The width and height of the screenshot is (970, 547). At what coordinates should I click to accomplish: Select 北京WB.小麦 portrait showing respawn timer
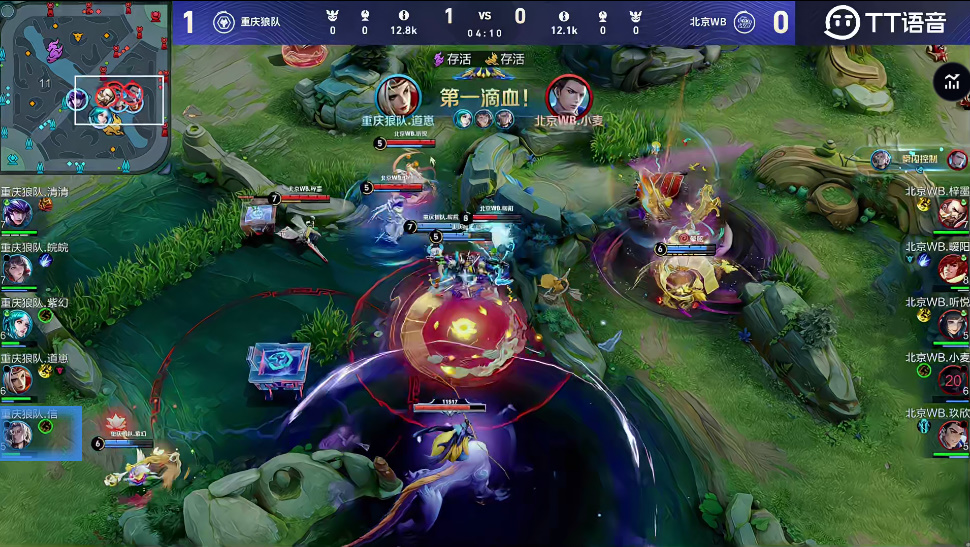click(x=952, y=381)
